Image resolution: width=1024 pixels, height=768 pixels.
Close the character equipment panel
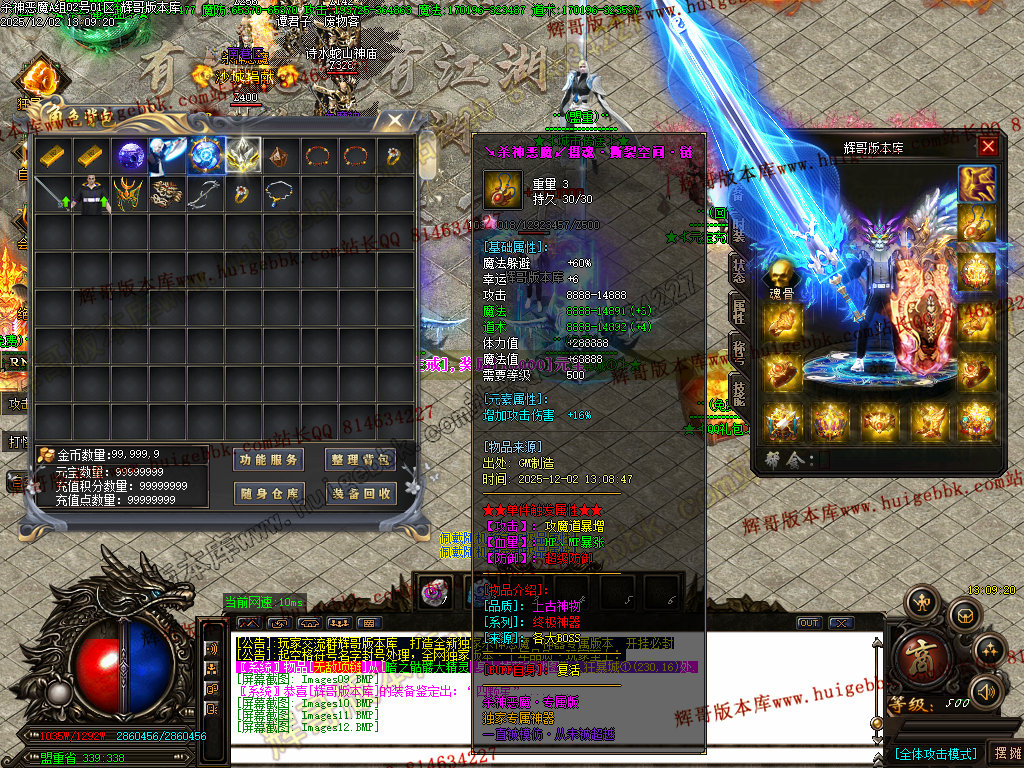(988, 147)
